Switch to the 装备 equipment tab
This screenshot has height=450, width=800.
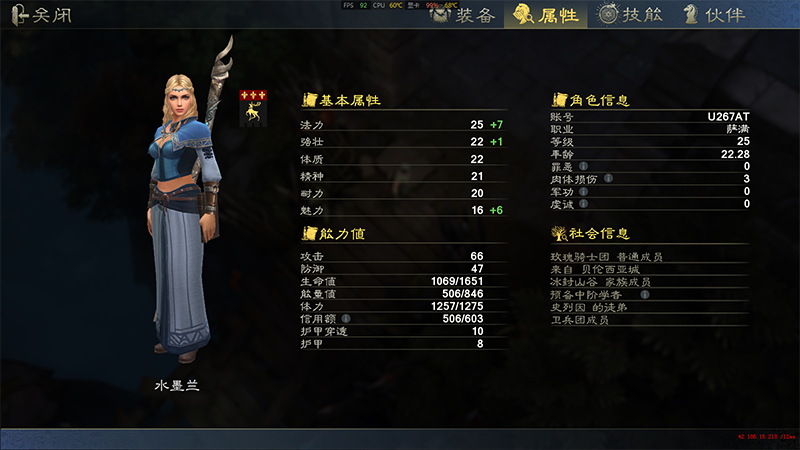[462, 14]
